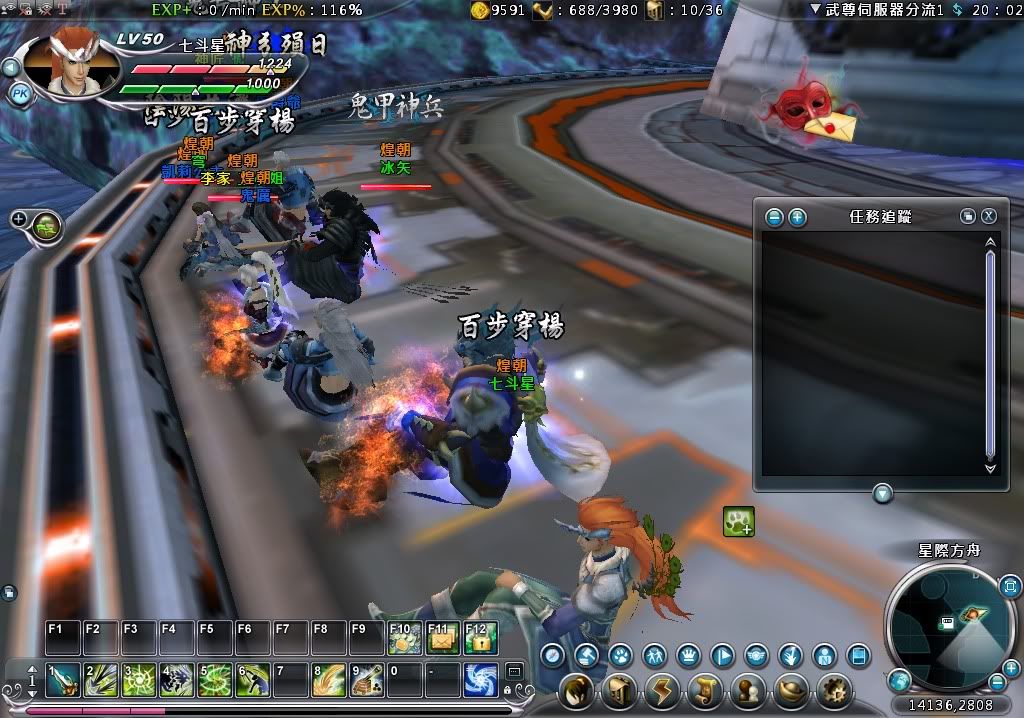Open the F11 mail envelope shortcut
Image resolution: width=1024 pixels, height=718 pixels.
(x=441, y=638)
